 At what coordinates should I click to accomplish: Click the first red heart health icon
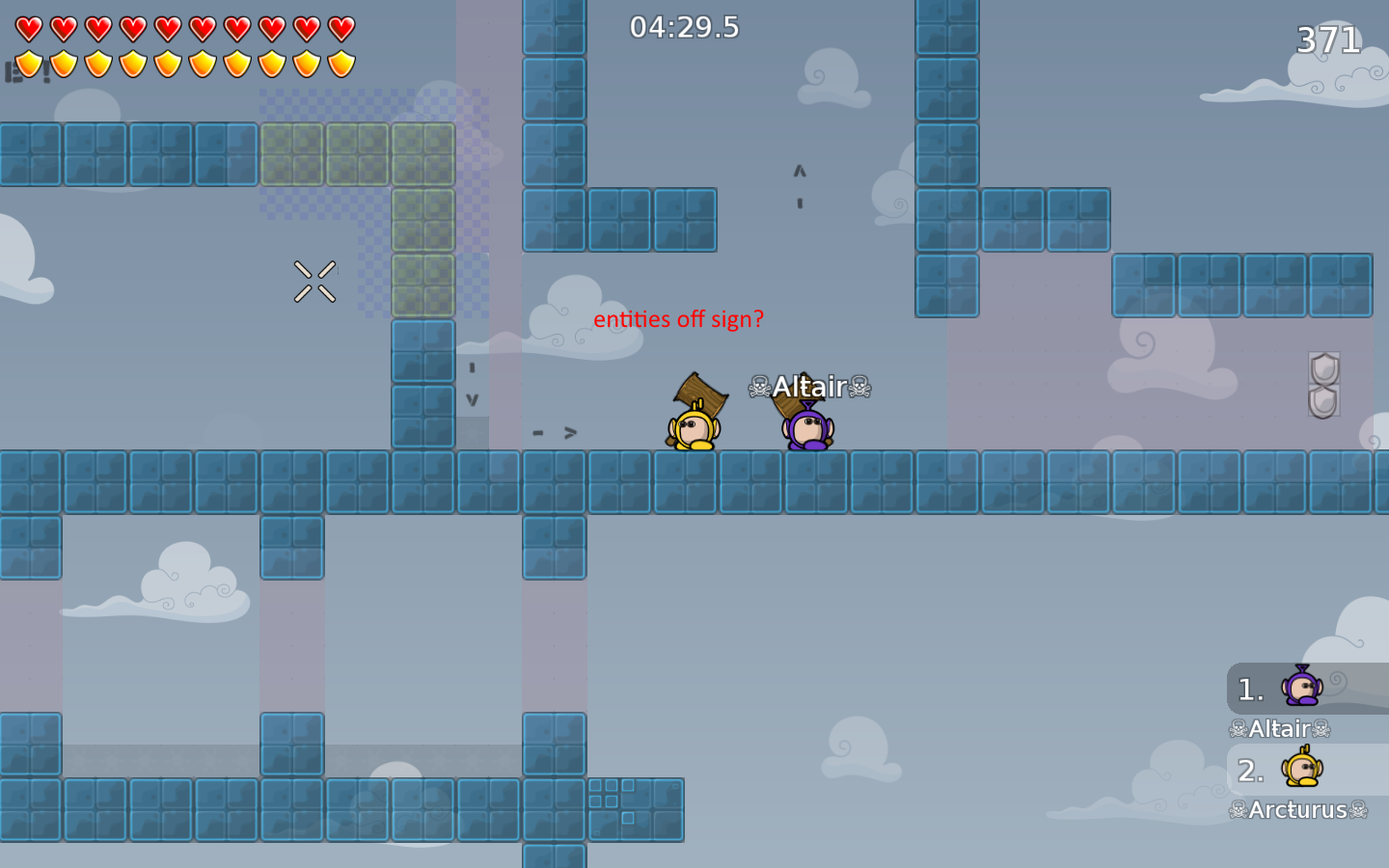[x=28, y=28]
